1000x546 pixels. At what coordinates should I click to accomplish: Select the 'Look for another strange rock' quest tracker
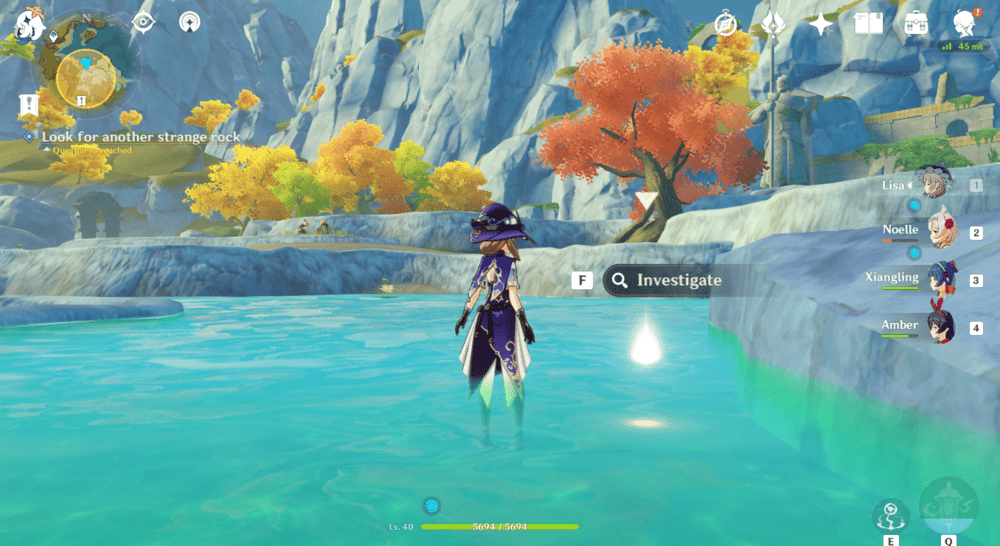(x=140, y=137)
